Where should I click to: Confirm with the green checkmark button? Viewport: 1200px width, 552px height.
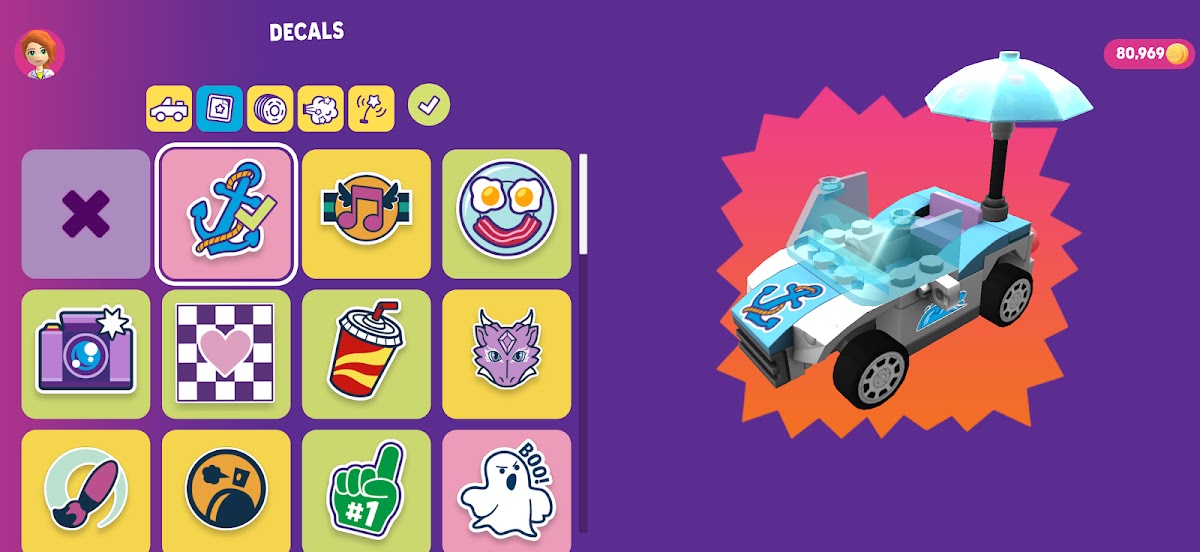(429, 104)
